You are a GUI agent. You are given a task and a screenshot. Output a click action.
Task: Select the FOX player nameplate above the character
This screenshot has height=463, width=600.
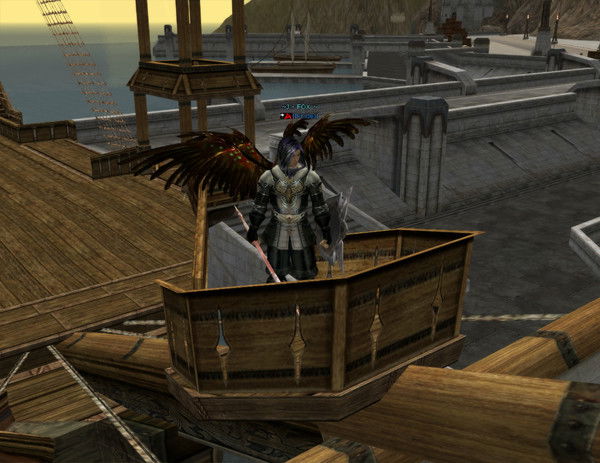[299, 104]
